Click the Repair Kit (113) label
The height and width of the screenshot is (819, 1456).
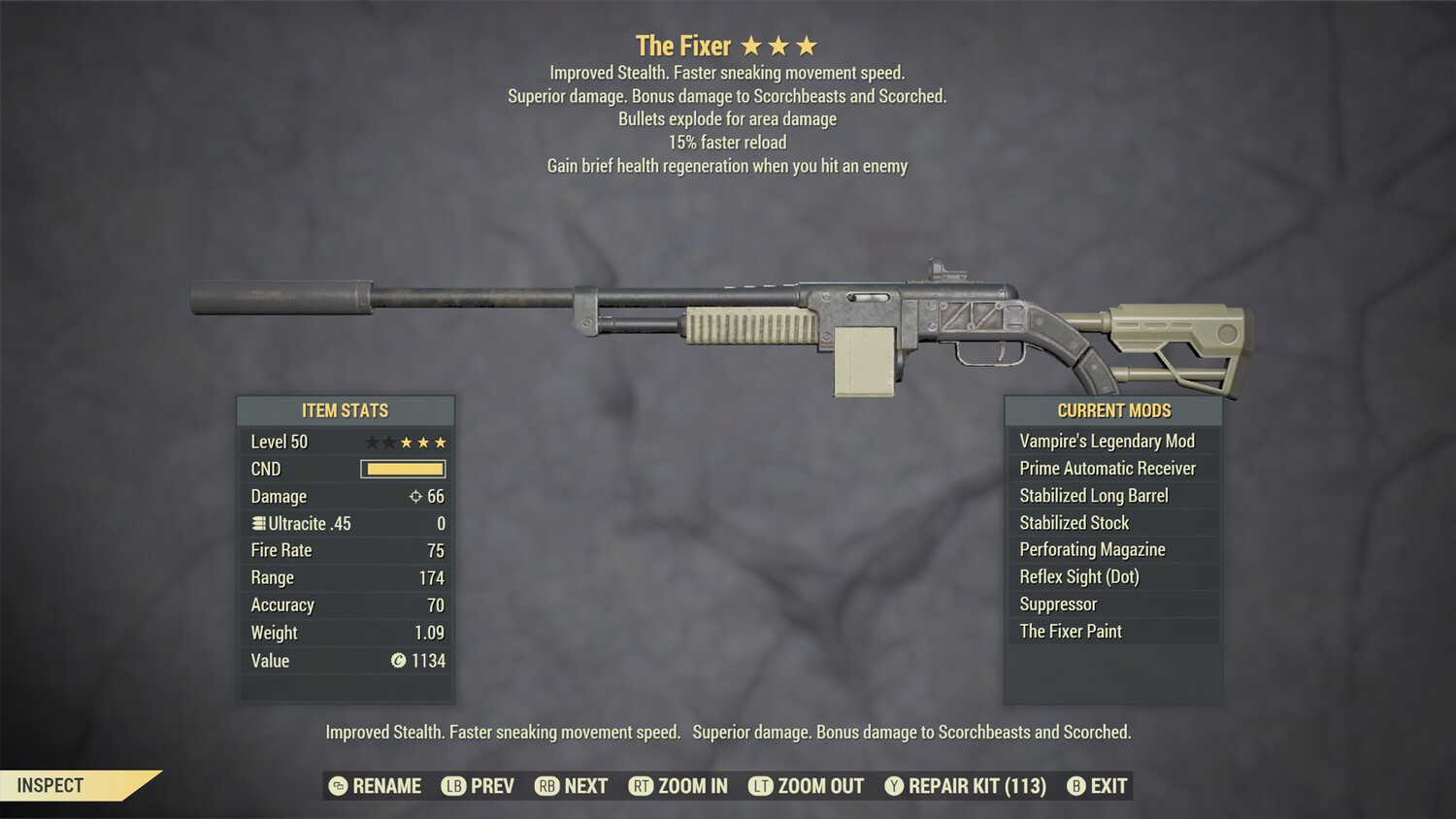pyautogui.click(x=974, y=786)
